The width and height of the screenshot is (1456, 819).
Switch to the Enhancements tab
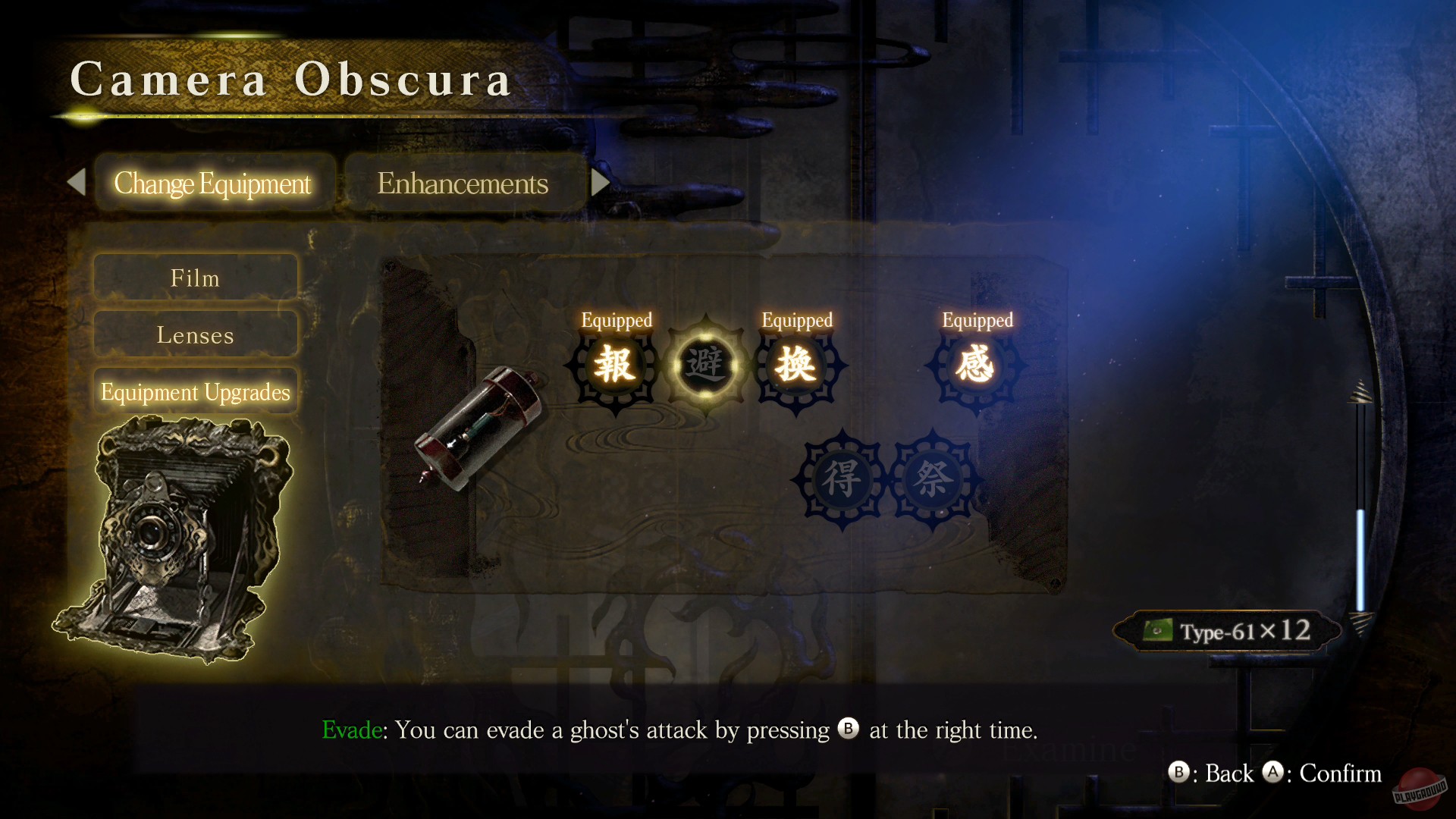[463, 183]
